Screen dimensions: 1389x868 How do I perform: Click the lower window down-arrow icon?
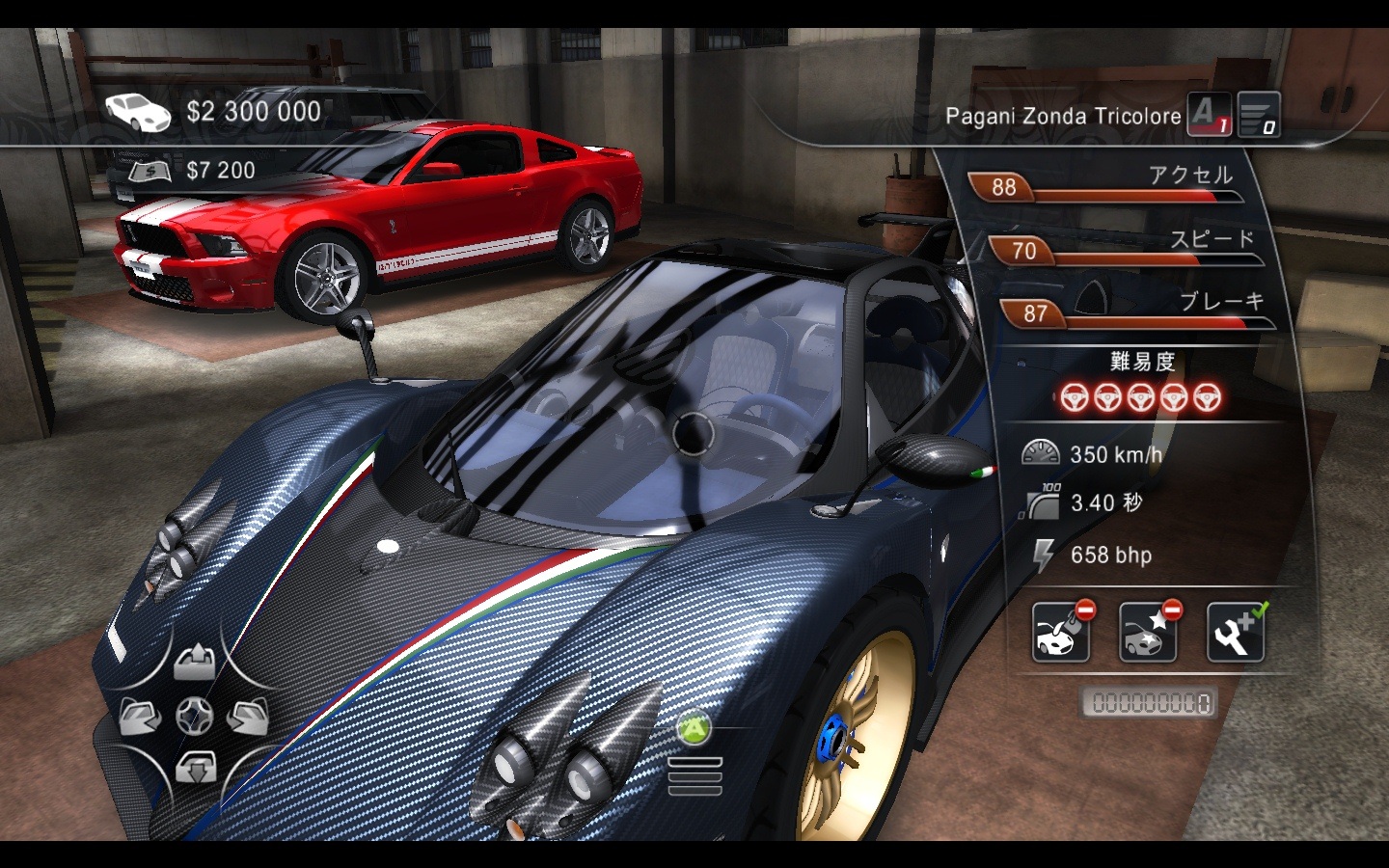[194, 769]
